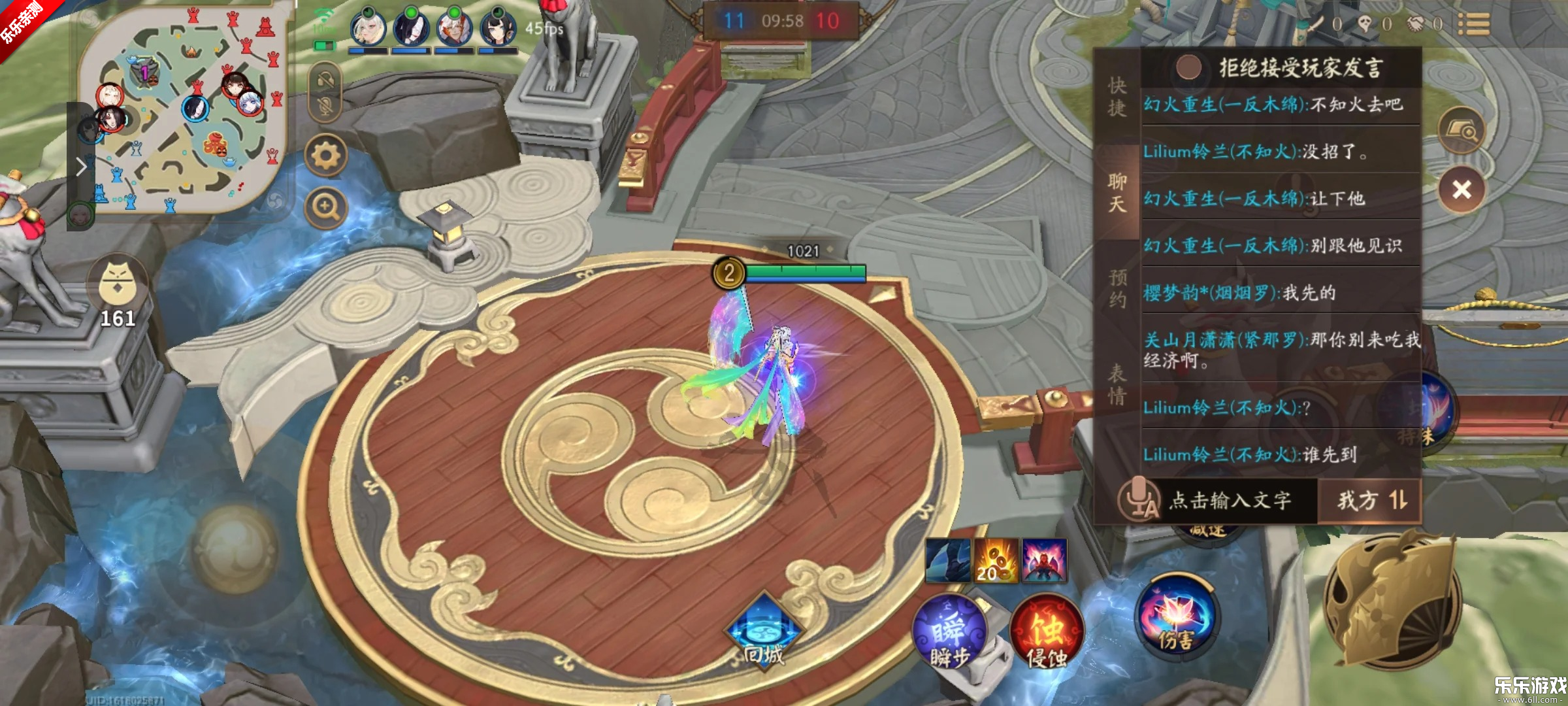
Task: Expand the minimap side arrow
Action: point(81,167)
